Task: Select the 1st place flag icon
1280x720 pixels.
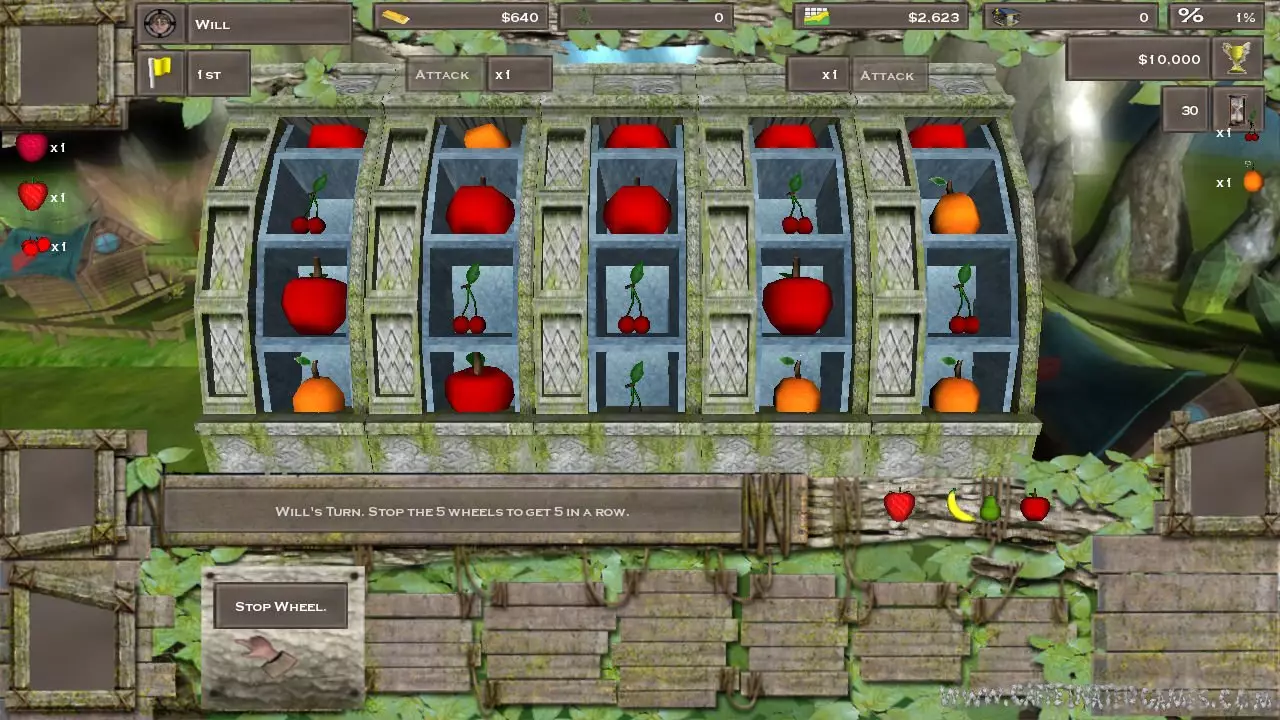Action: pos(160,72)
